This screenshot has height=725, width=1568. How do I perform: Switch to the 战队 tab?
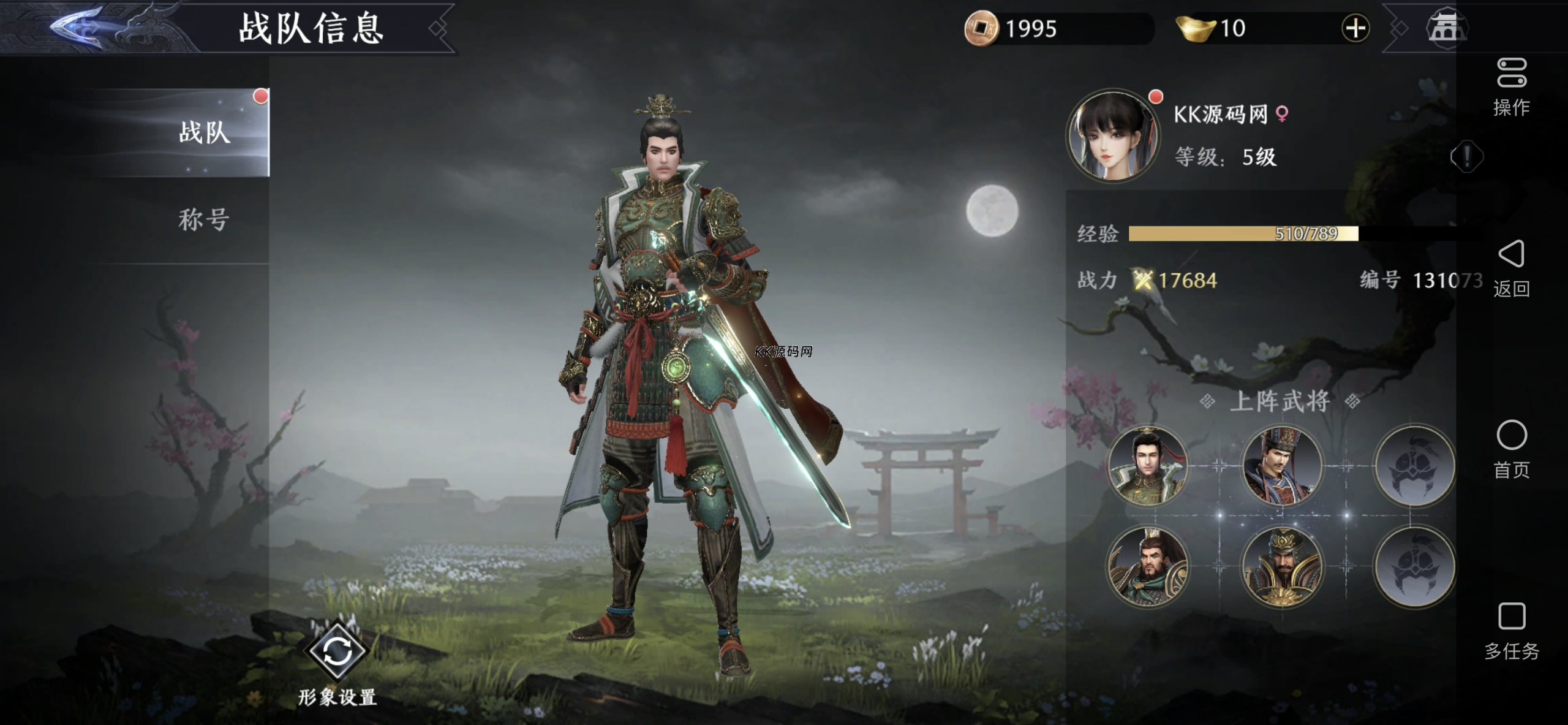pyautogui.click(x=204, y=132)
